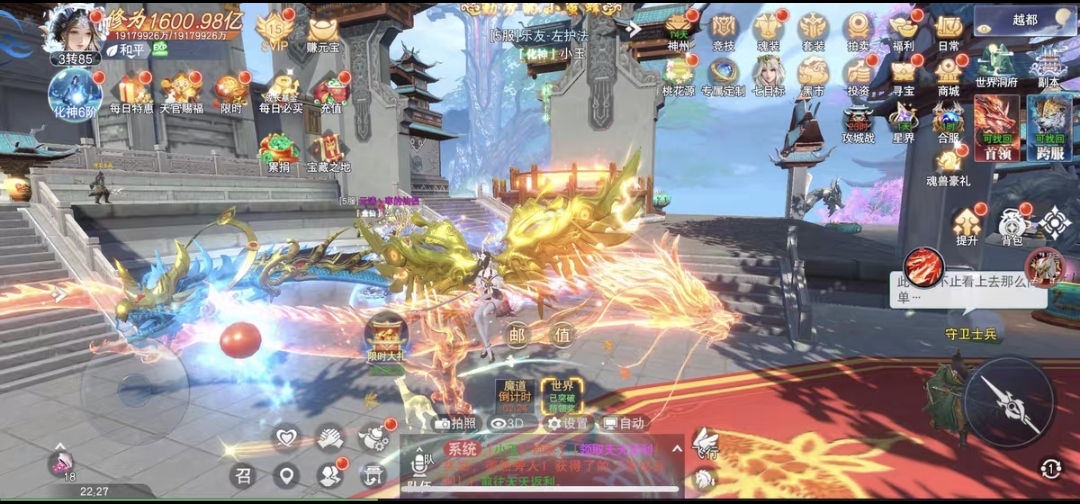The width and height of the screenshot is (1080, 504).
Task: Open the 充值 recharge icon
Action: tap(330, 90)
